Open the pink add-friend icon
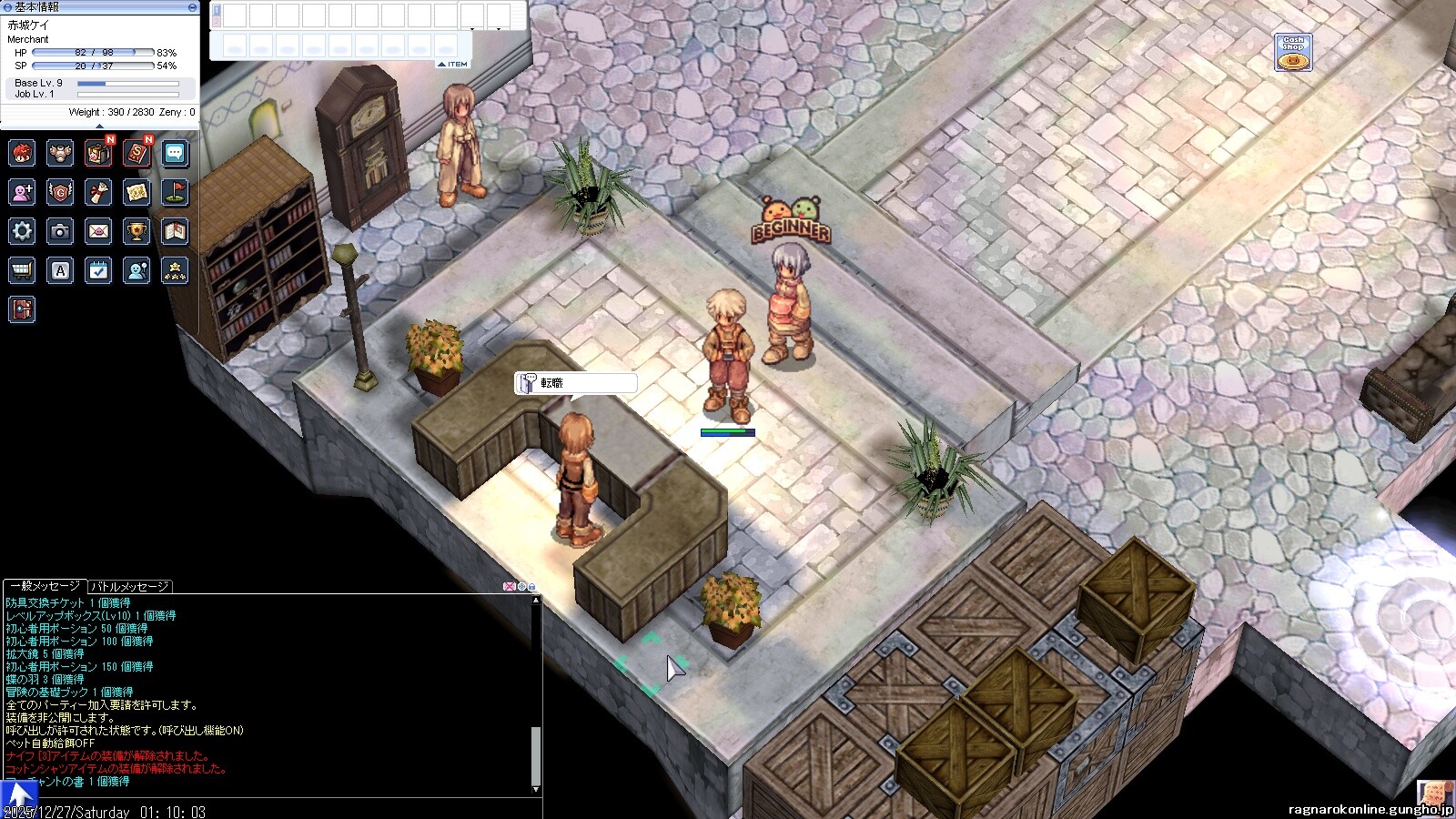1456x819 pixels. pyautogui.click(x=22, y=192)
